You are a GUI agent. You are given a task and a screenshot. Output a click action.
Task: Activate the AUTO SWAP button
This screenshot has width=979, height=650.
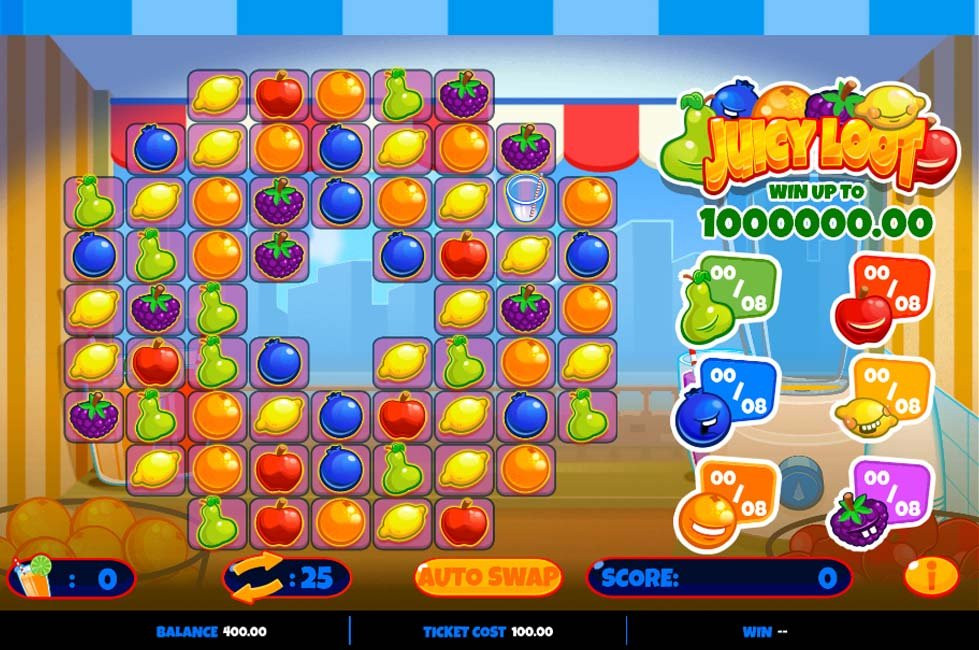488,577
